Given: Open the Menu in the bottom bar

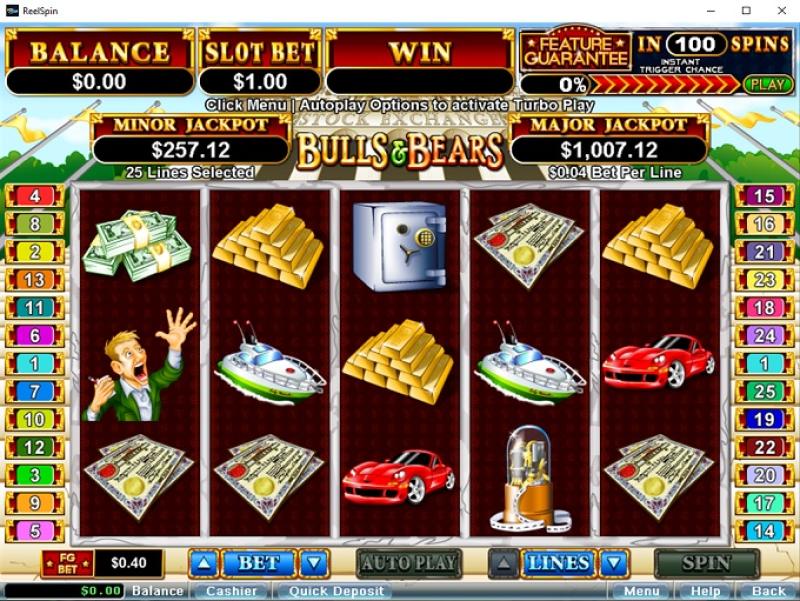Looking at the screenshot, I should click(638, 591).
